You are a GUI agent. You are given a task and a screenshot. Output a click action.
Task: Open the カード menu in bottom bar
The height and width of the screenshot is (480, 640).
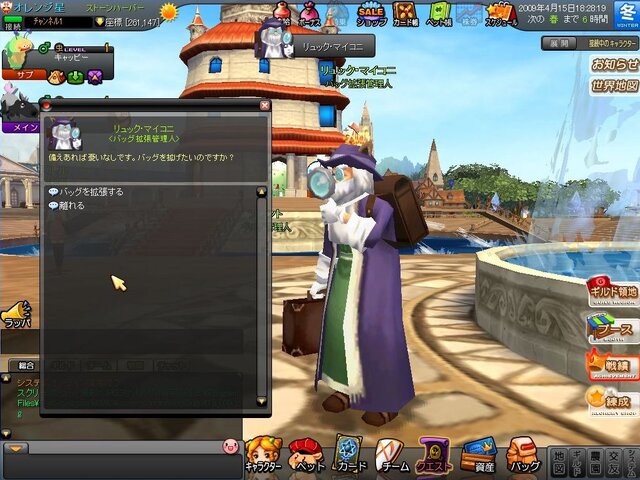tap(348, 455)
